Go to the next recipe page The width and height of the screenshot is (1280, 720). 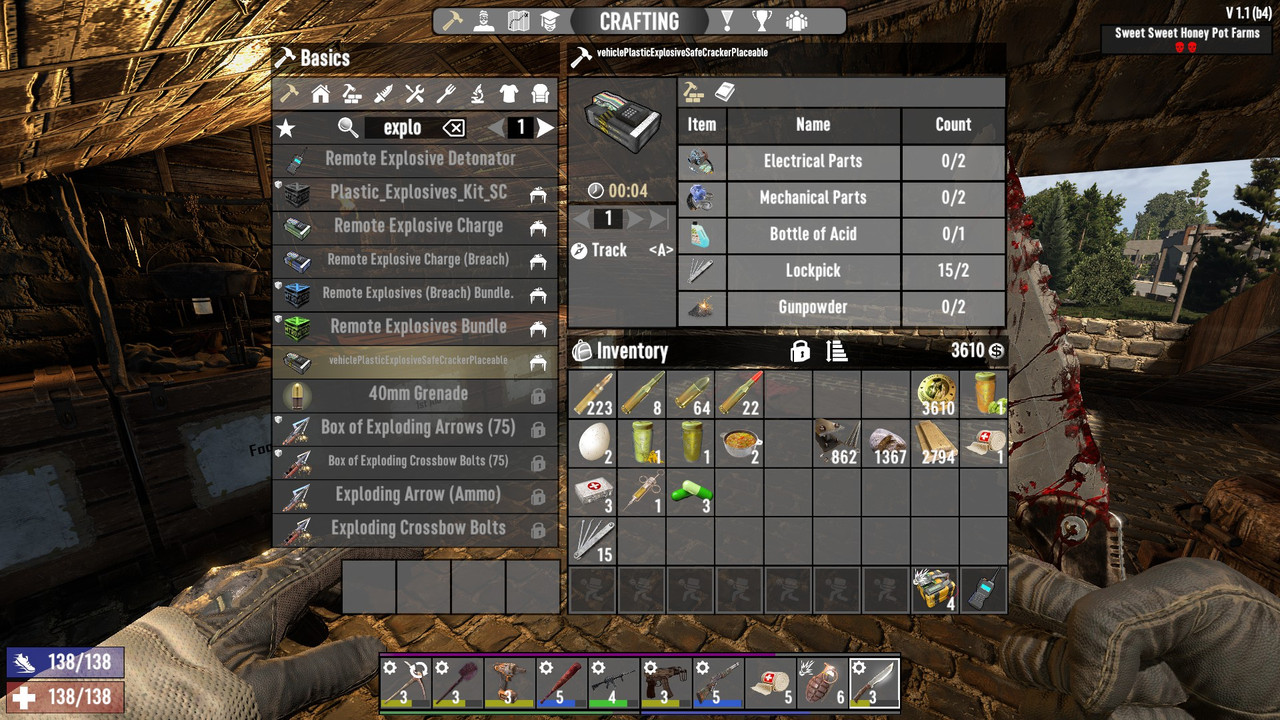coord(545,128)
